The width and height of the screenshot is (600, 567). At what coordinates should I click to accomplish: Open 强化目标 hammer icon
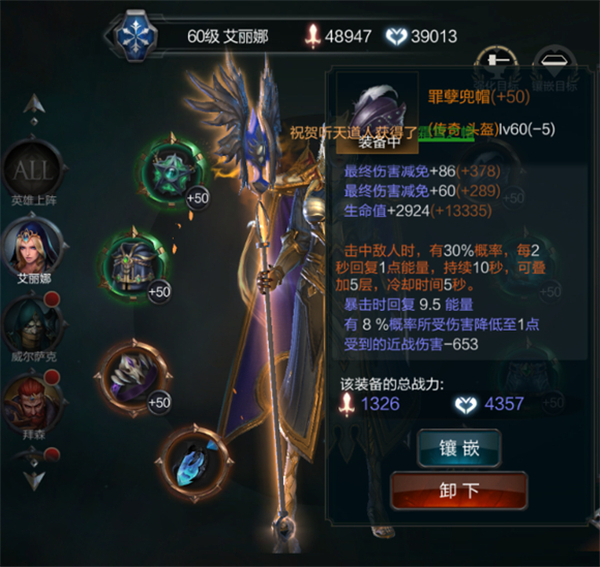(493, 65)
